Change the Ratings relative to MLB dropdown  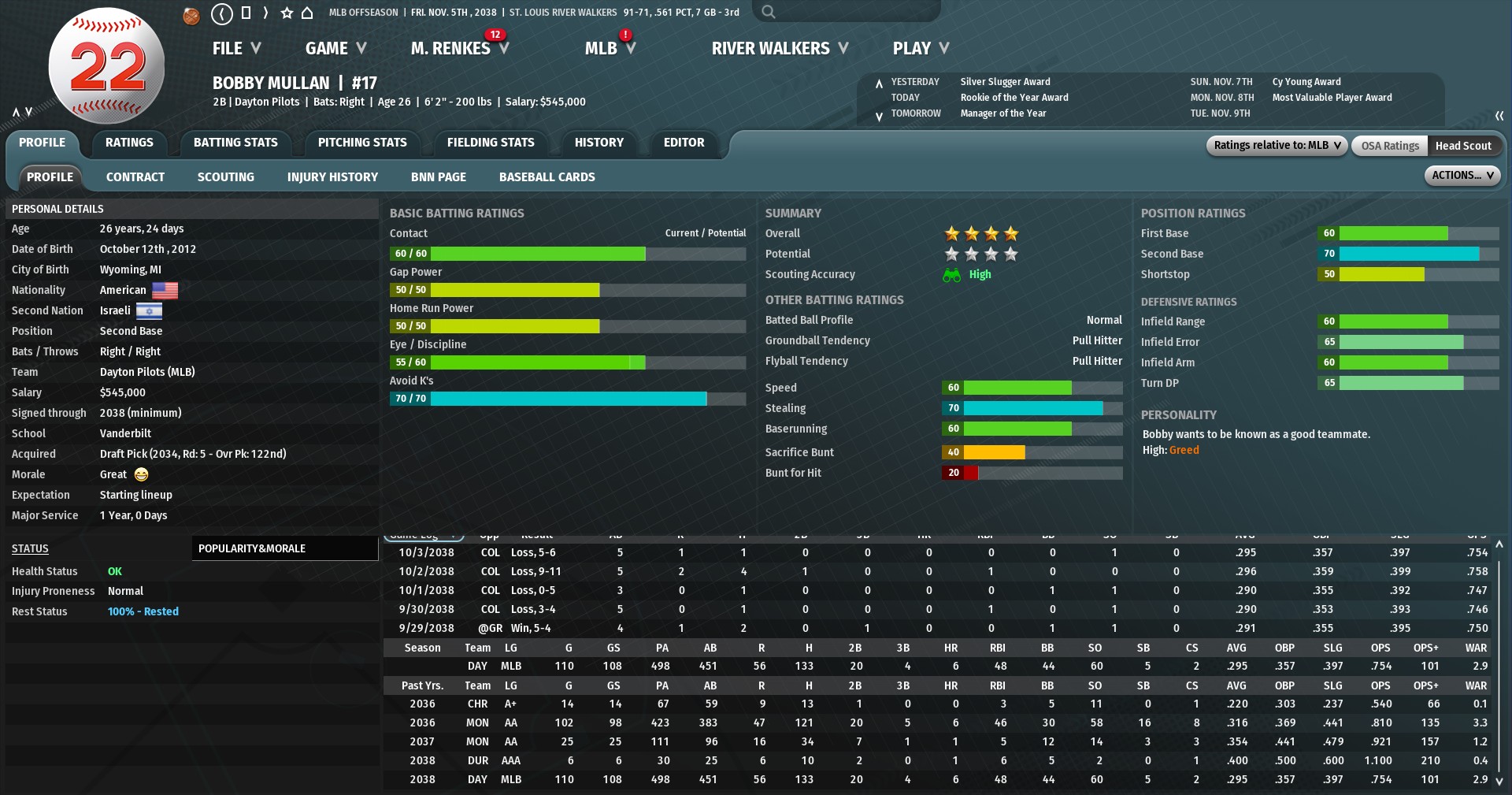1277,146
